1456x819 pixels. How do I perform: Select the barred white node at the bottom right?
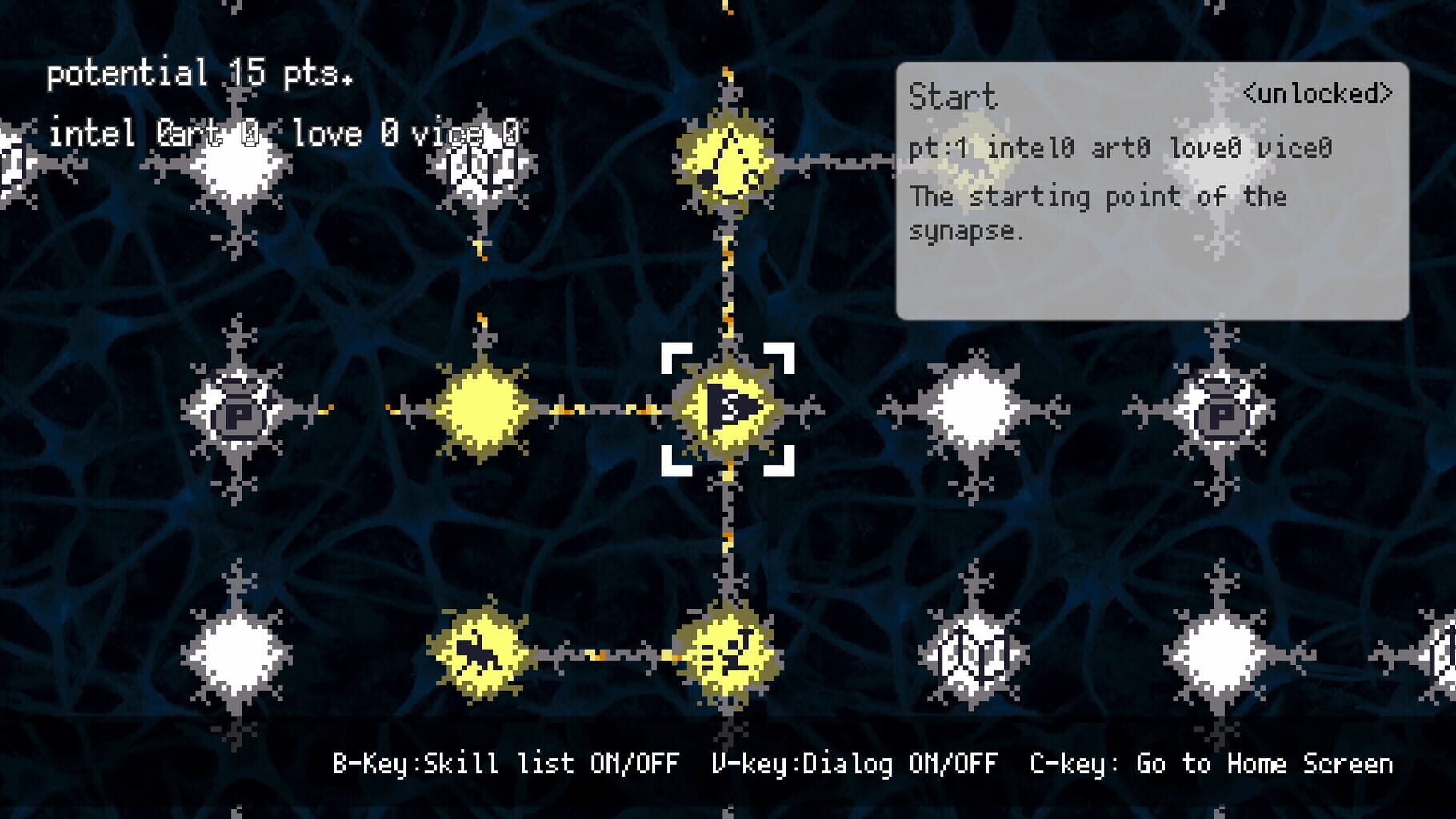tap(974, 654)
